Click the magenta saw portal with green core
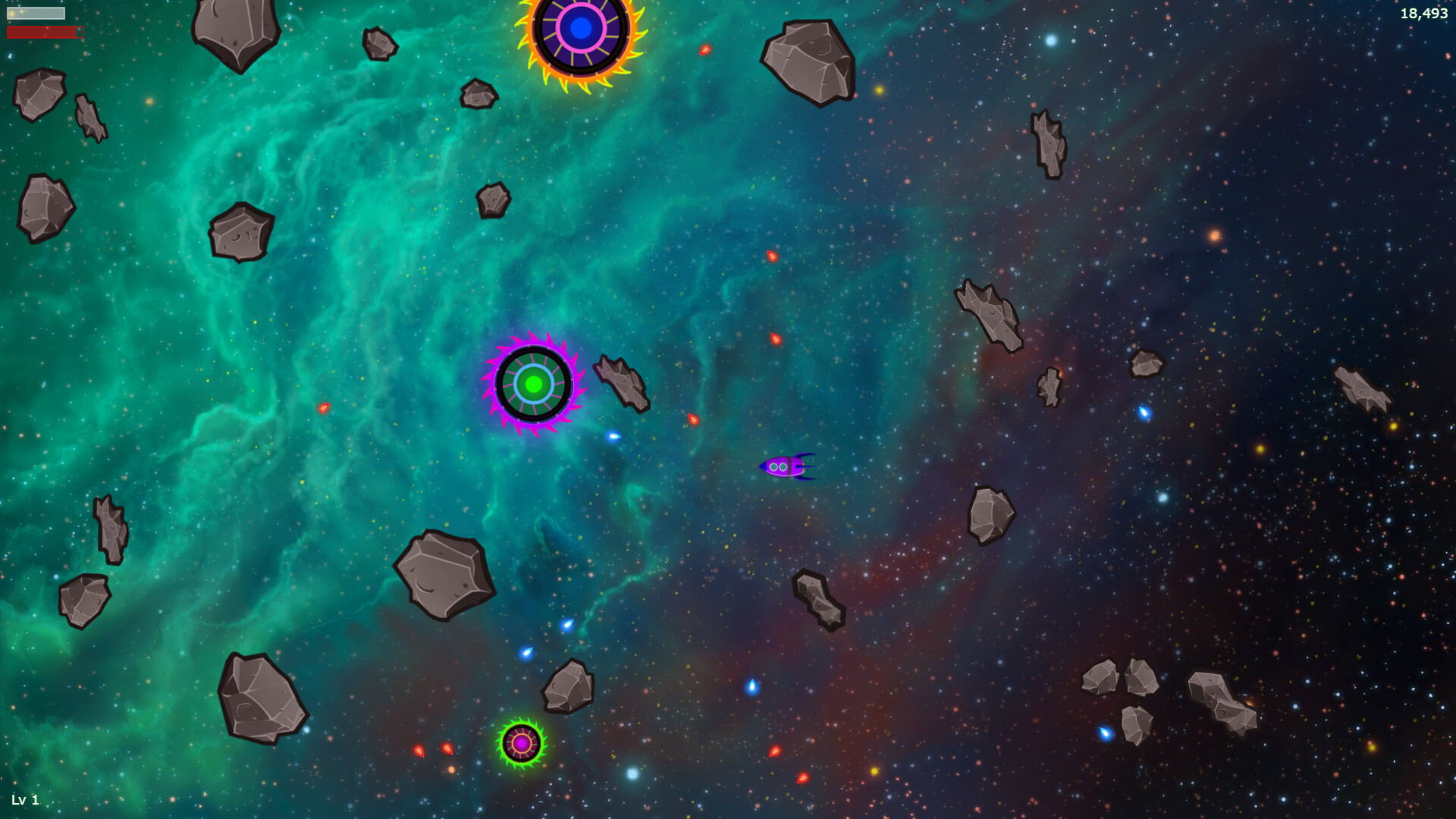 (535, 384)
